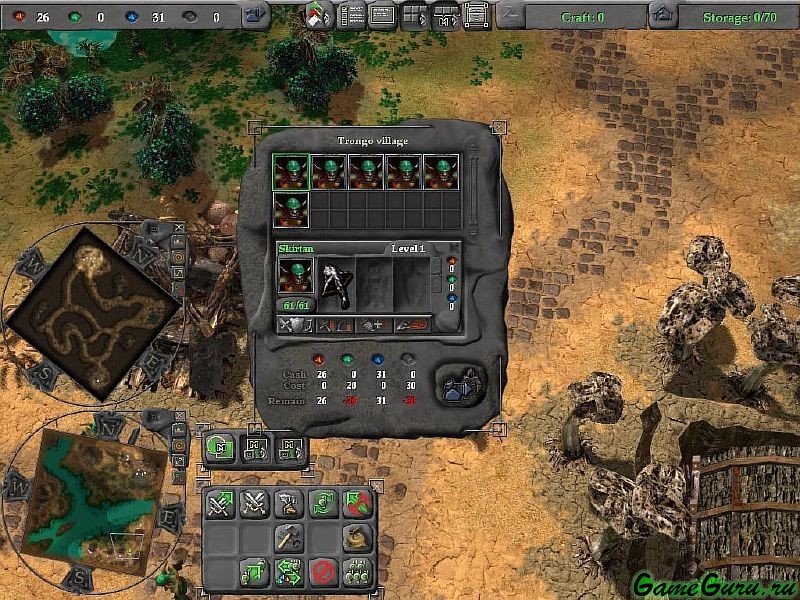Click the house icon beside Storage
Viewport: 800px width, 600px height.
(x=661, y=15)
